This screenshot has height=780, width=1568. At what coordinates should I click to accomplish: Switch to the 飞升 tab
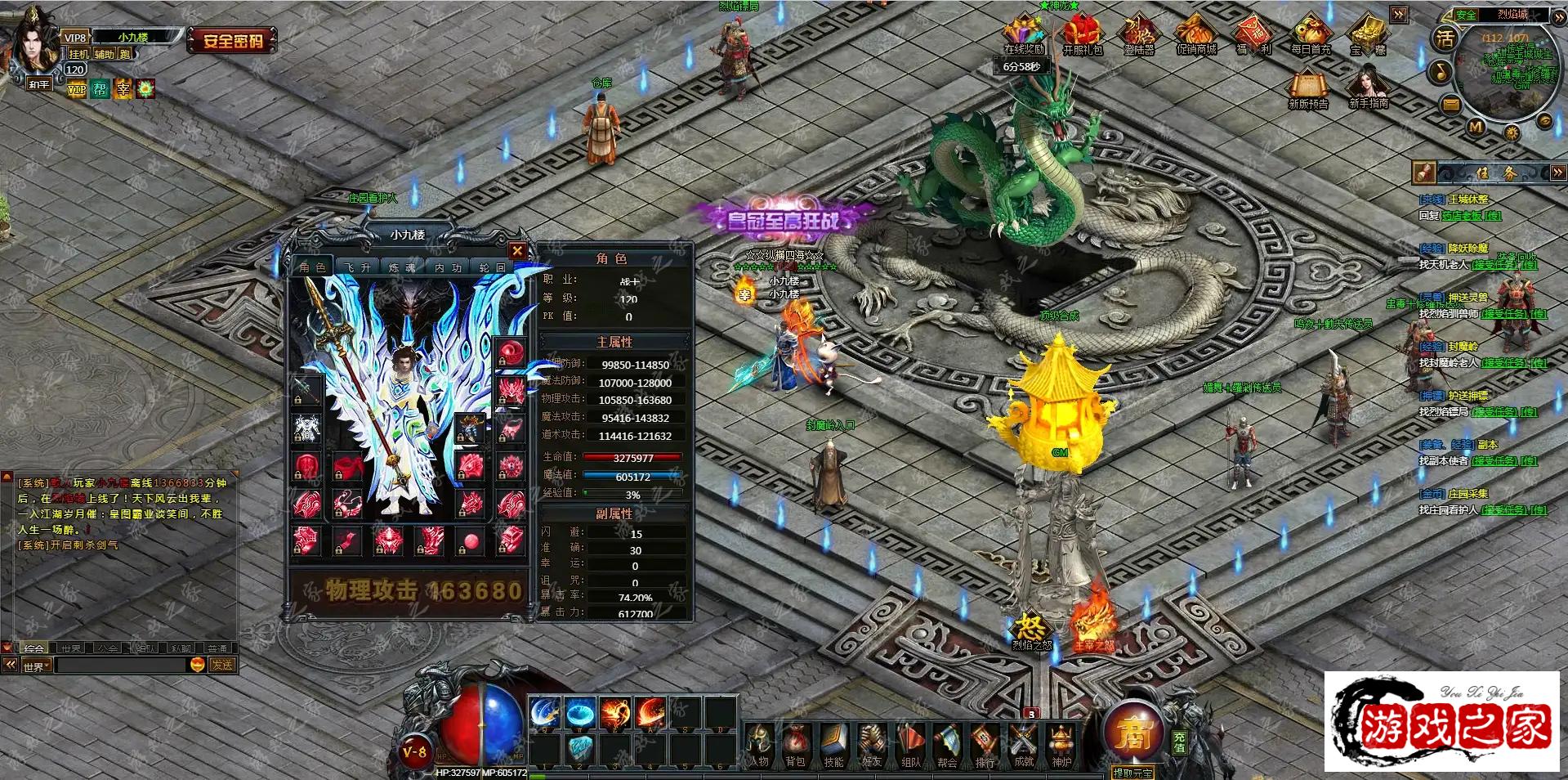(357, 267)
